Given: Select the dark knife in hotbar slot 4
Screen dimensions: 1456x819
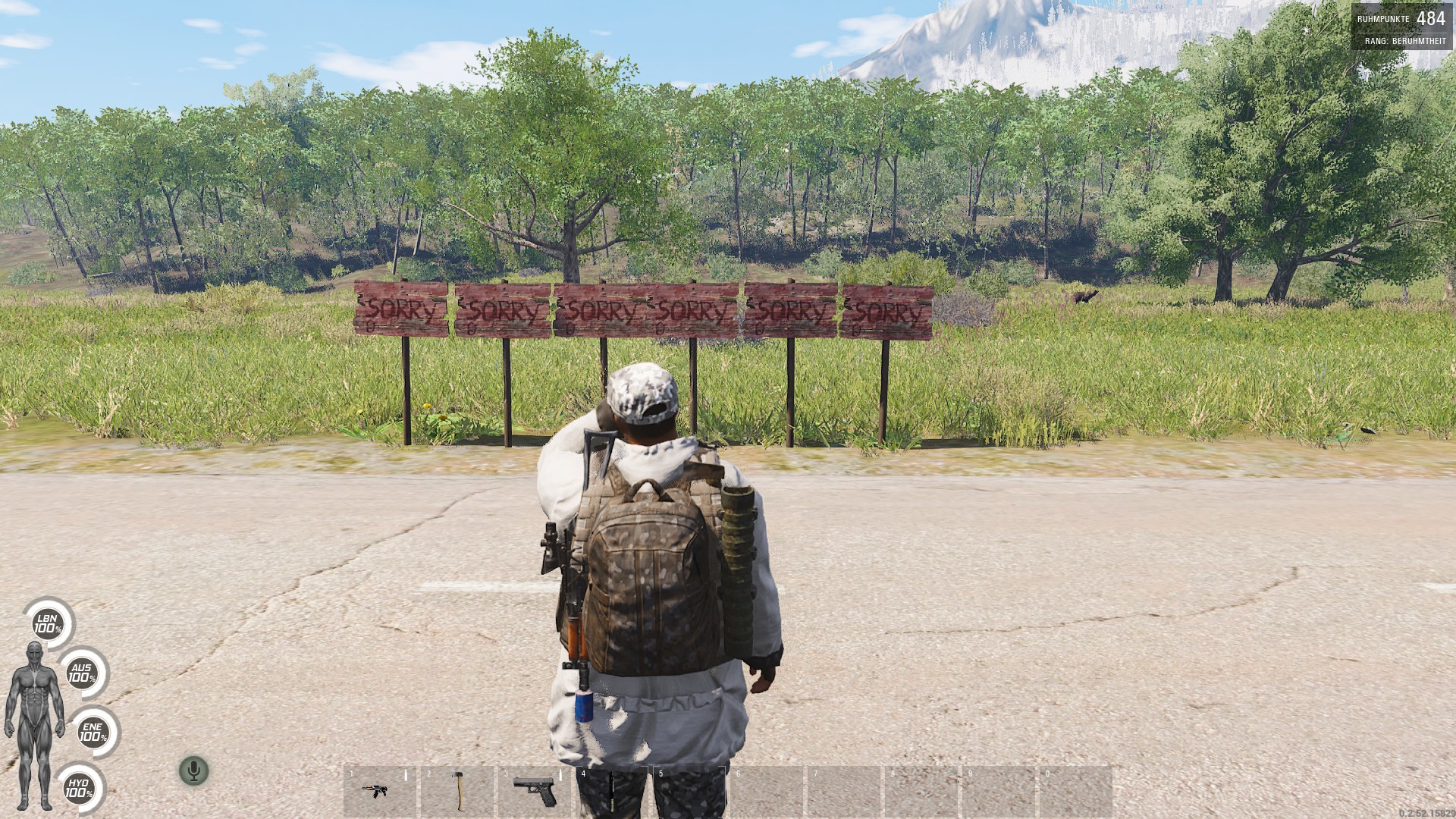Looking at the screenshot, I should [x=611, y=792].
